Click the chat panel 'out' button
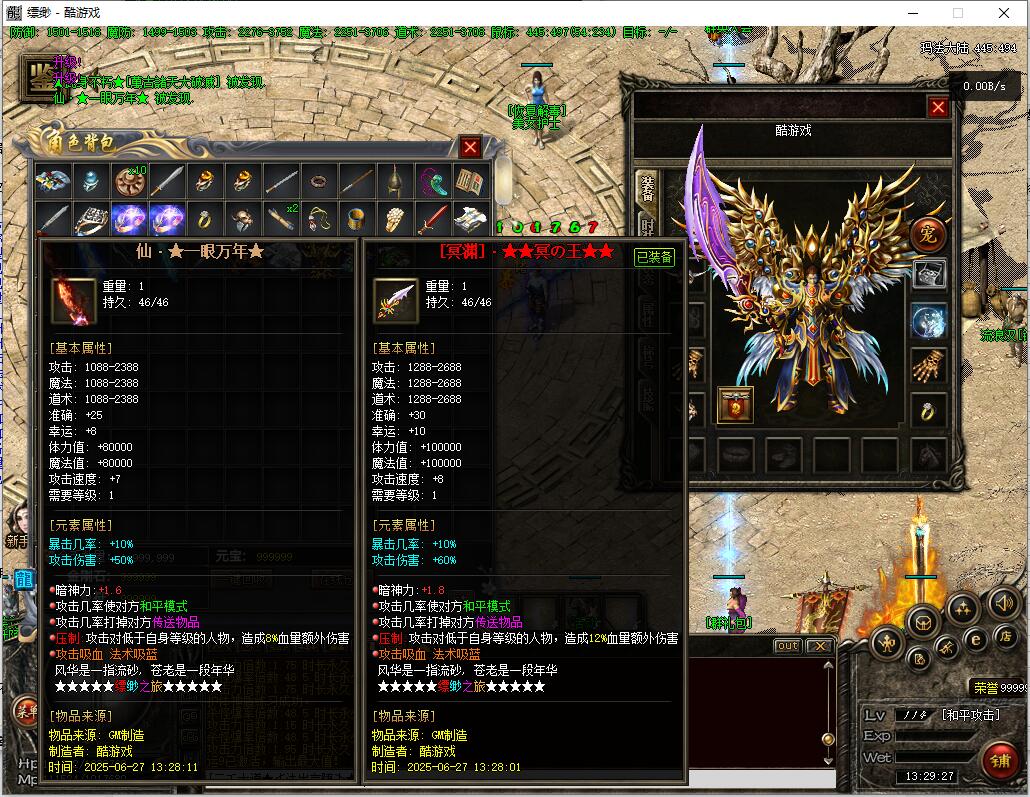 [788, 646]
